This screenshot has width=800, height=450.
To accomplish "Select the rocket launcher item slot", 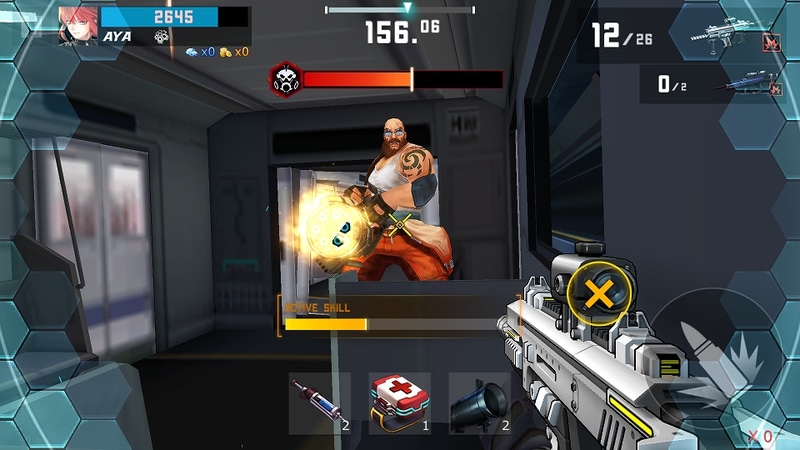I will pyautogui.click(x=480, y=403).
